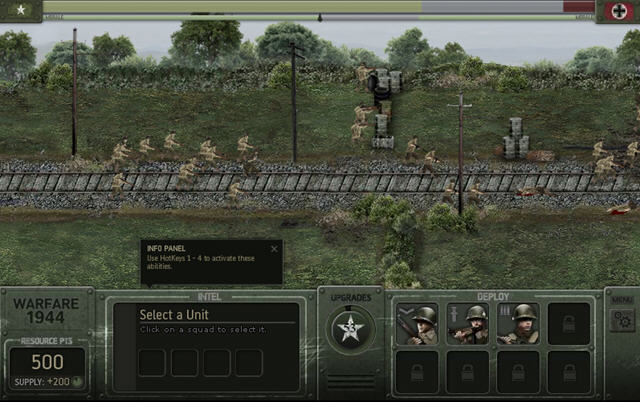Click the supply timer dial icon
The width and height of the screenshot is (640, 402).
tap(76, 382)
